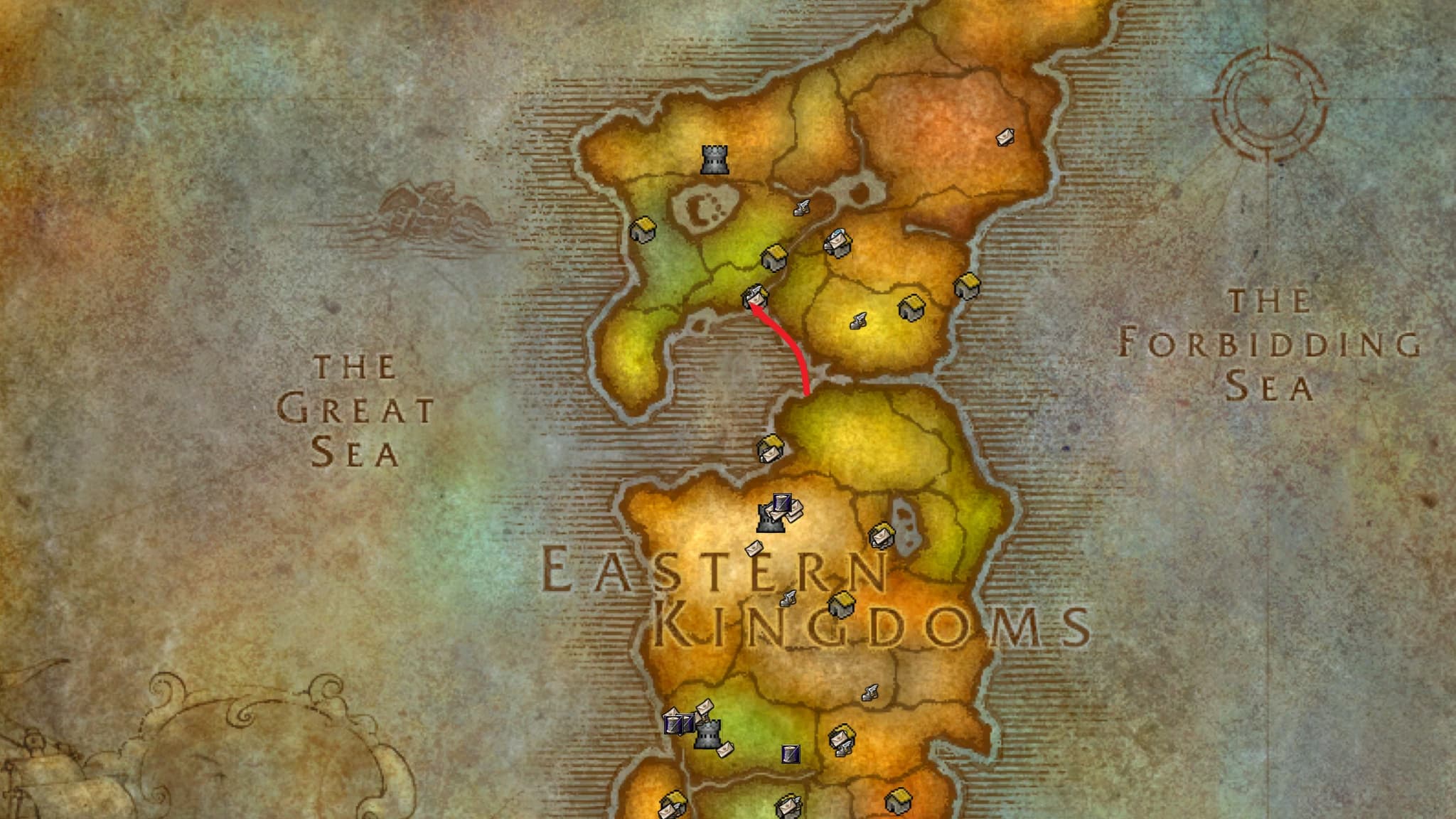Click the winged boot icon under the word Kingdoms
Image resolution: width=1456 pixels, height=819 pixels.
tap(788, 599)
